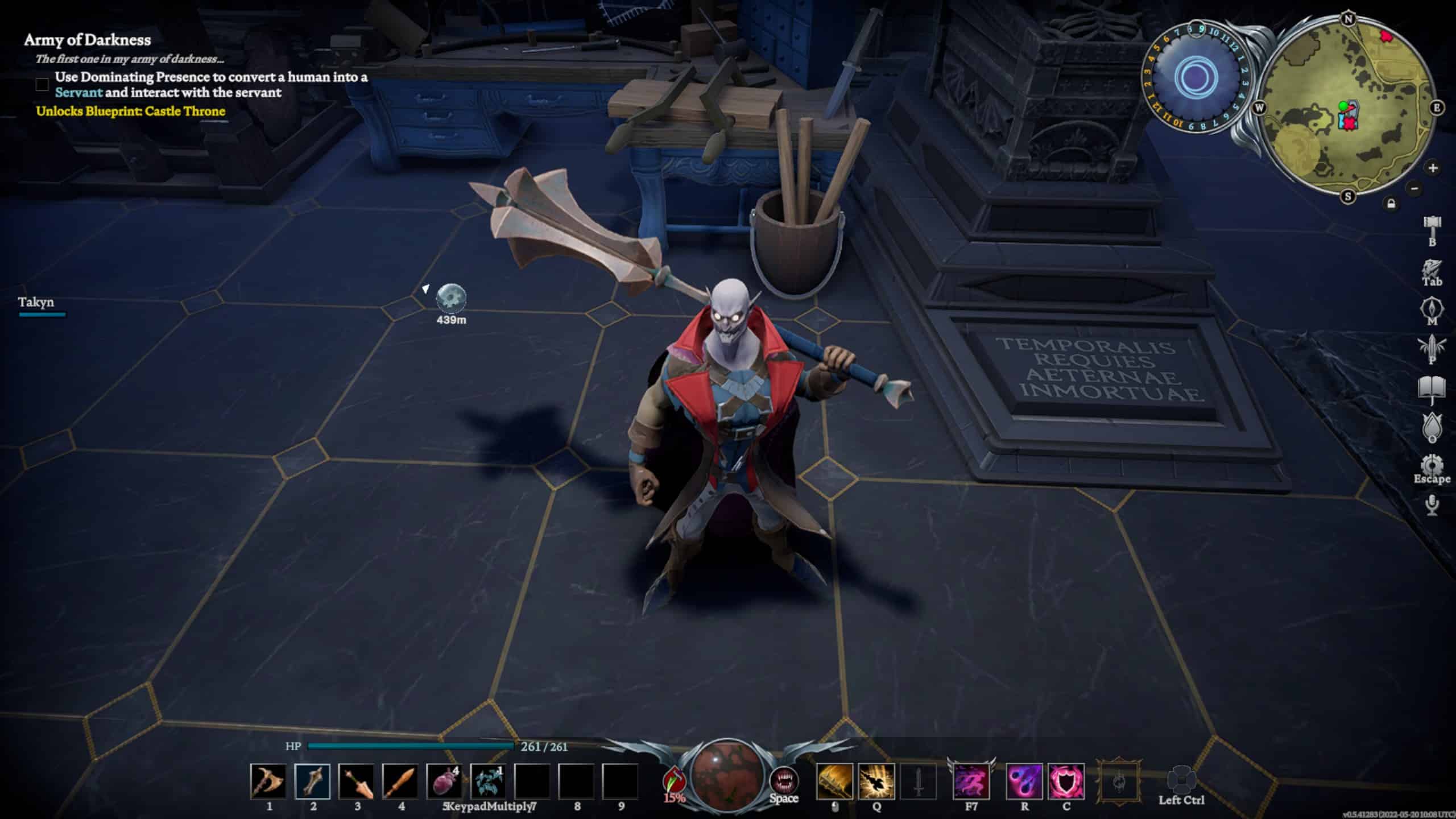Viewport: 1456px width, 819px height.
Task: Use the blue leafy plant item
Action: tap(488, 781)
